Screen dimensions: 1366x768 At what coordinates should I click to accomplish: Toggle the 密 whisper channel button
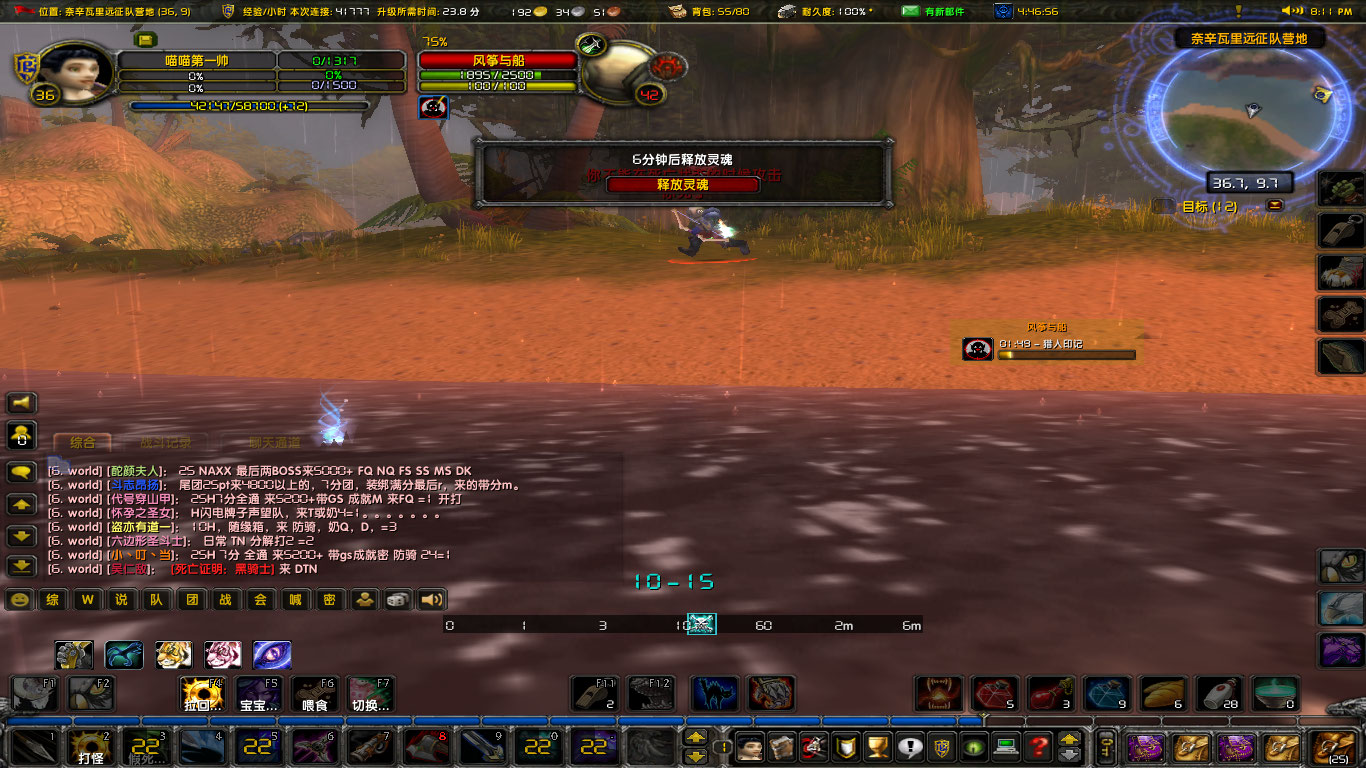(x=330, y=600)
